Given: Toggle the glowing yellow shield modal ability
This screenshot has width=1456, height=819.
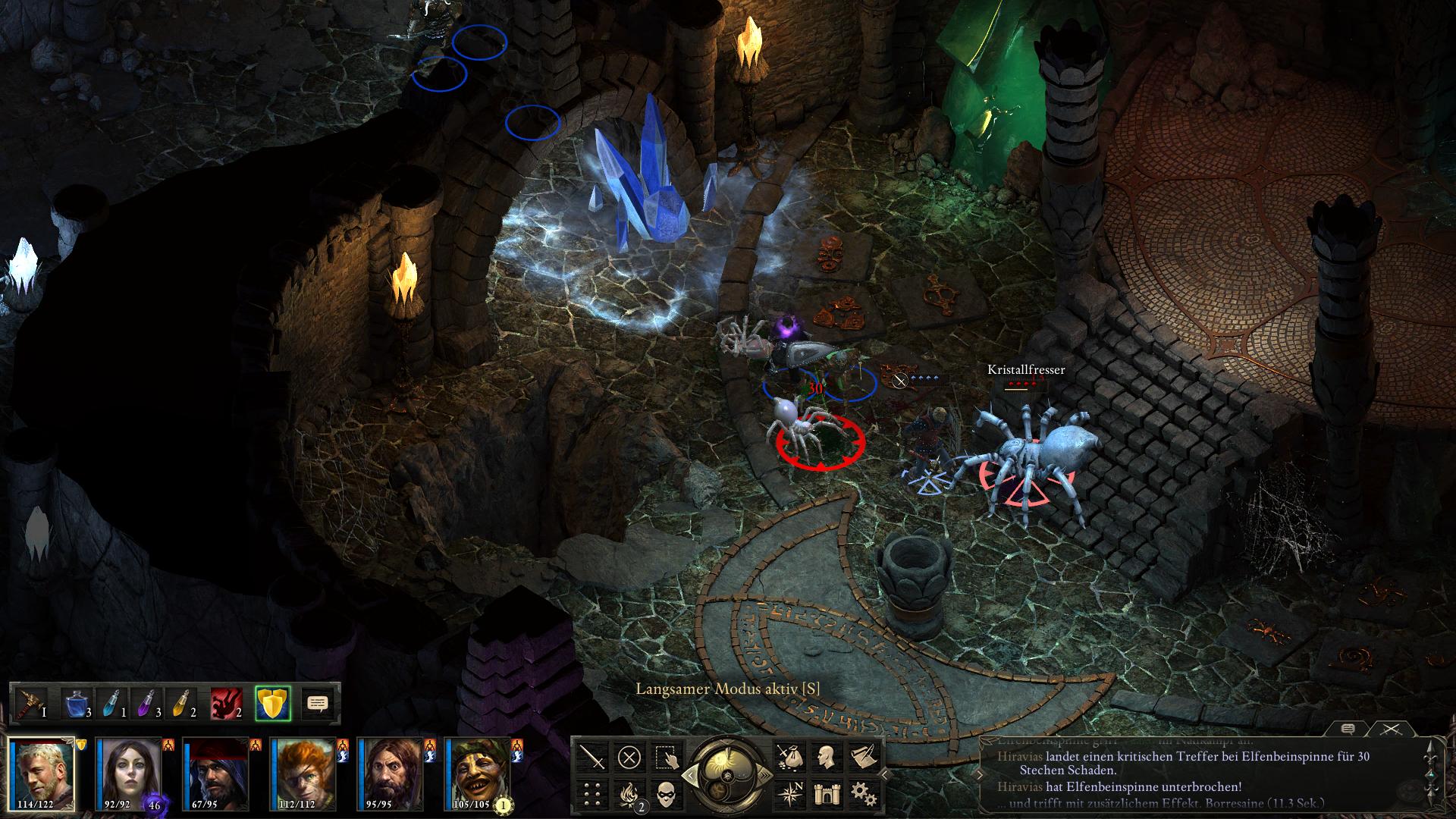Looking at the screenshot, I should (273, 703).
